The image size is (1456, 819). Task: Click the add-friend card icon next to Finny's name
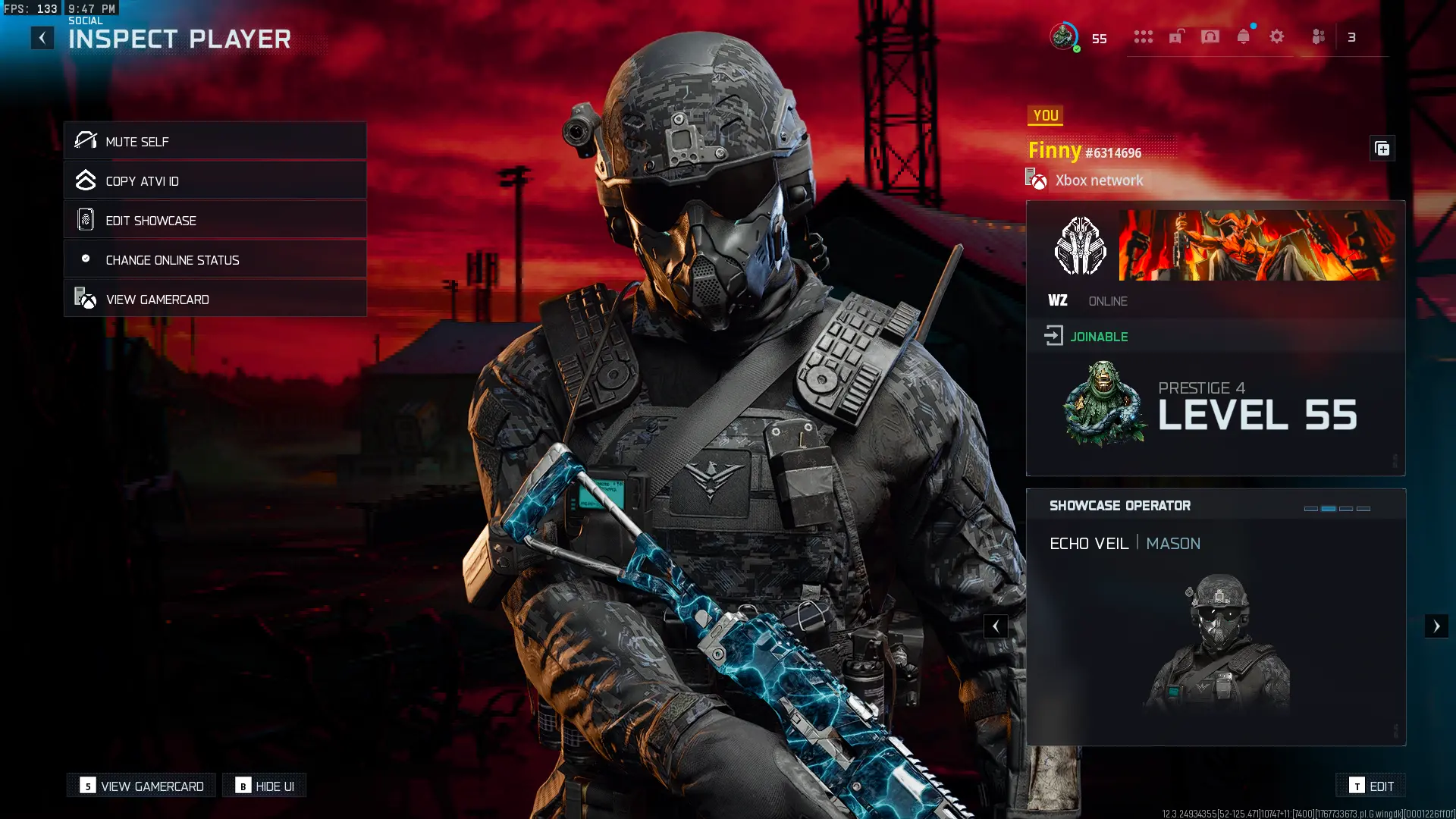1382,149
